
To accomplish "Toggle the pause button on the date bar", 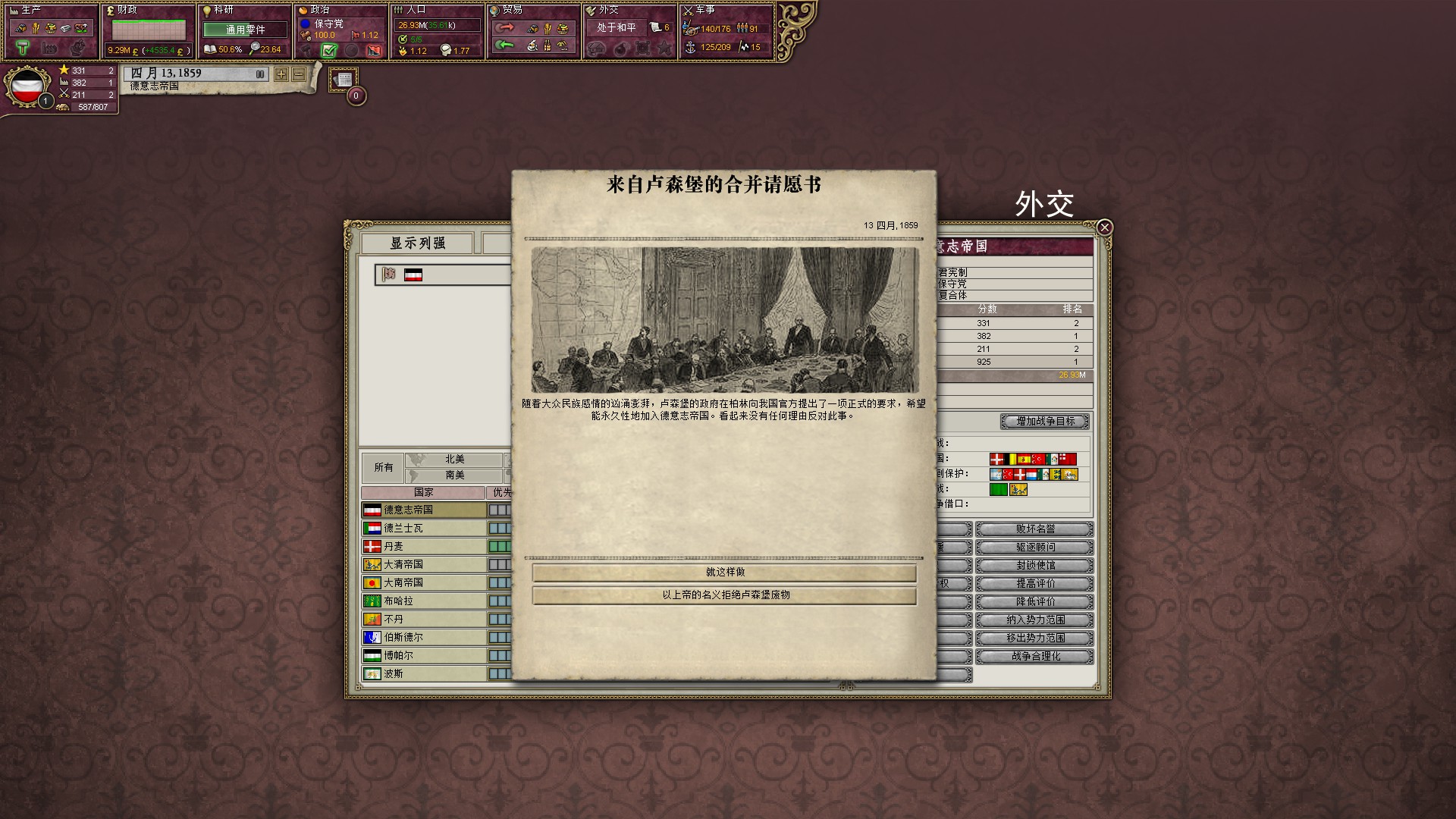I will [259, 74].
